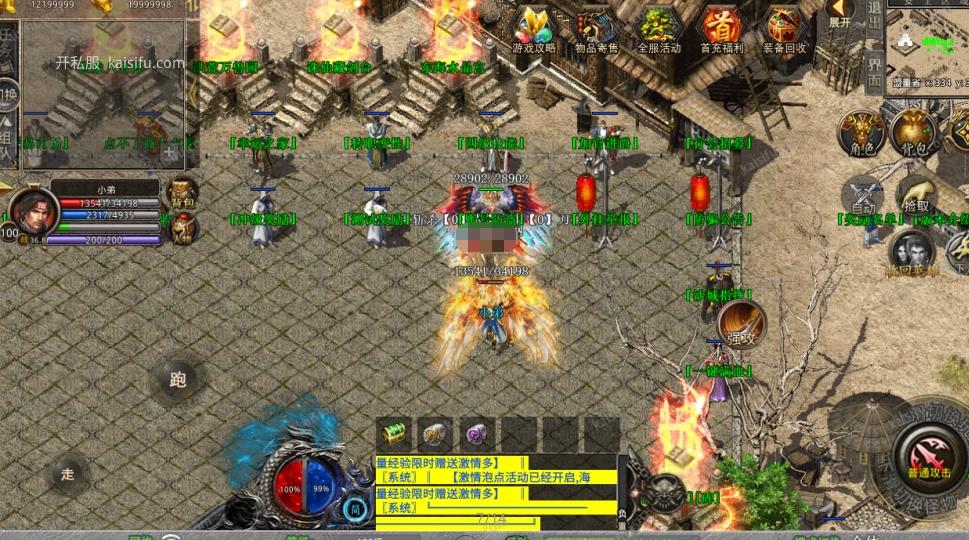Switch movement to 跑 run
Image resolution: width=969 pixels, height=540 pixels.
pyautogui.click(x=178, y=380)
